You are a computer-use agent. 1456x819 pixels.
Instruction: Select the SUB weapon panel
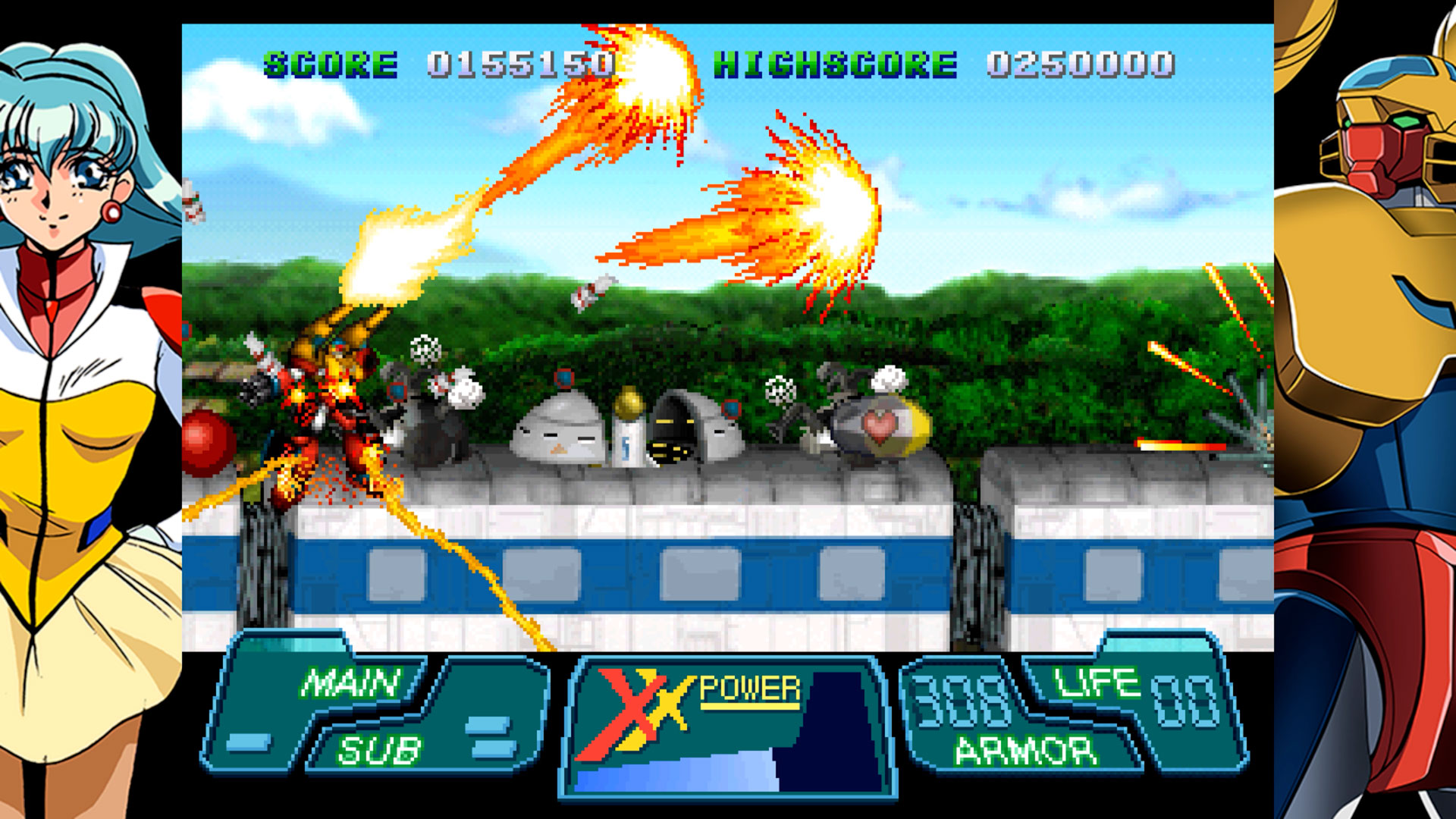tap(379, 749)
